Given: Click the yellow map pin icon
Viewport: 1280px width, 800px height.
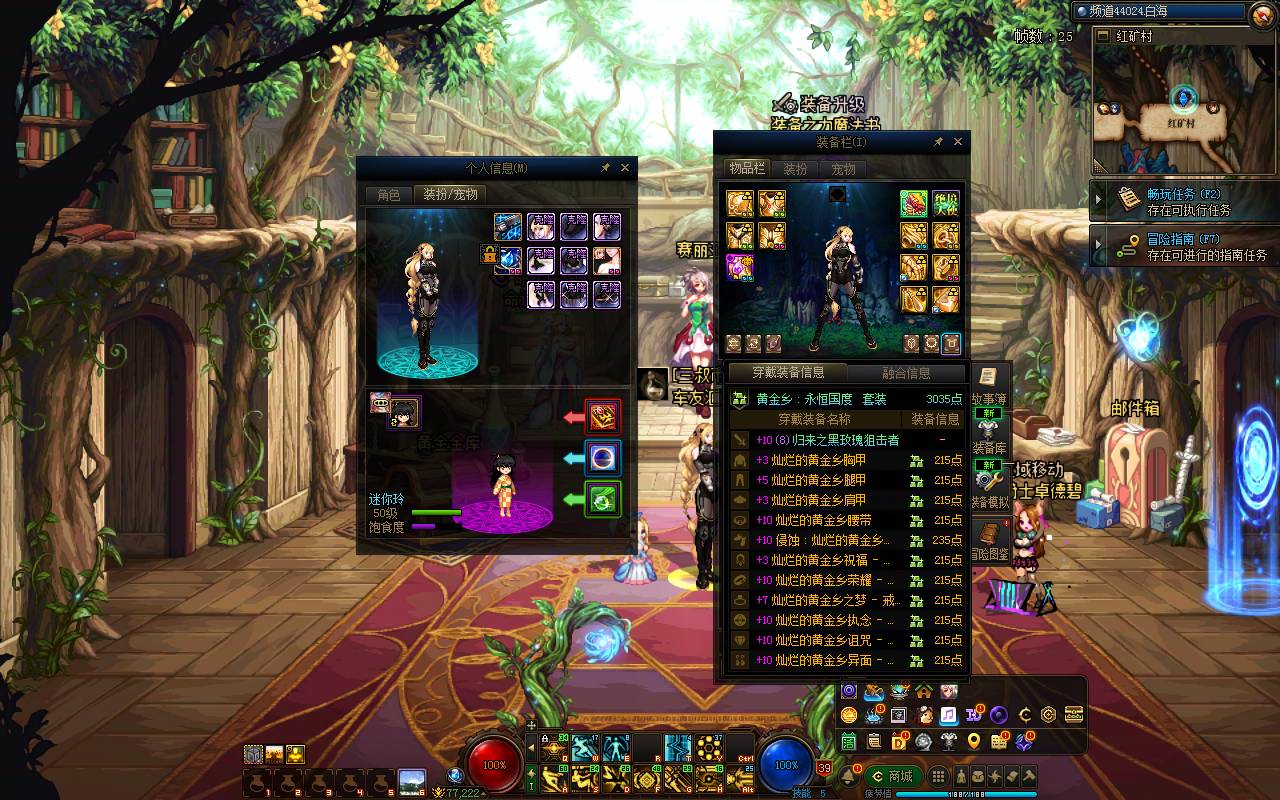Looking at the screenshot, I should point(973,741).
